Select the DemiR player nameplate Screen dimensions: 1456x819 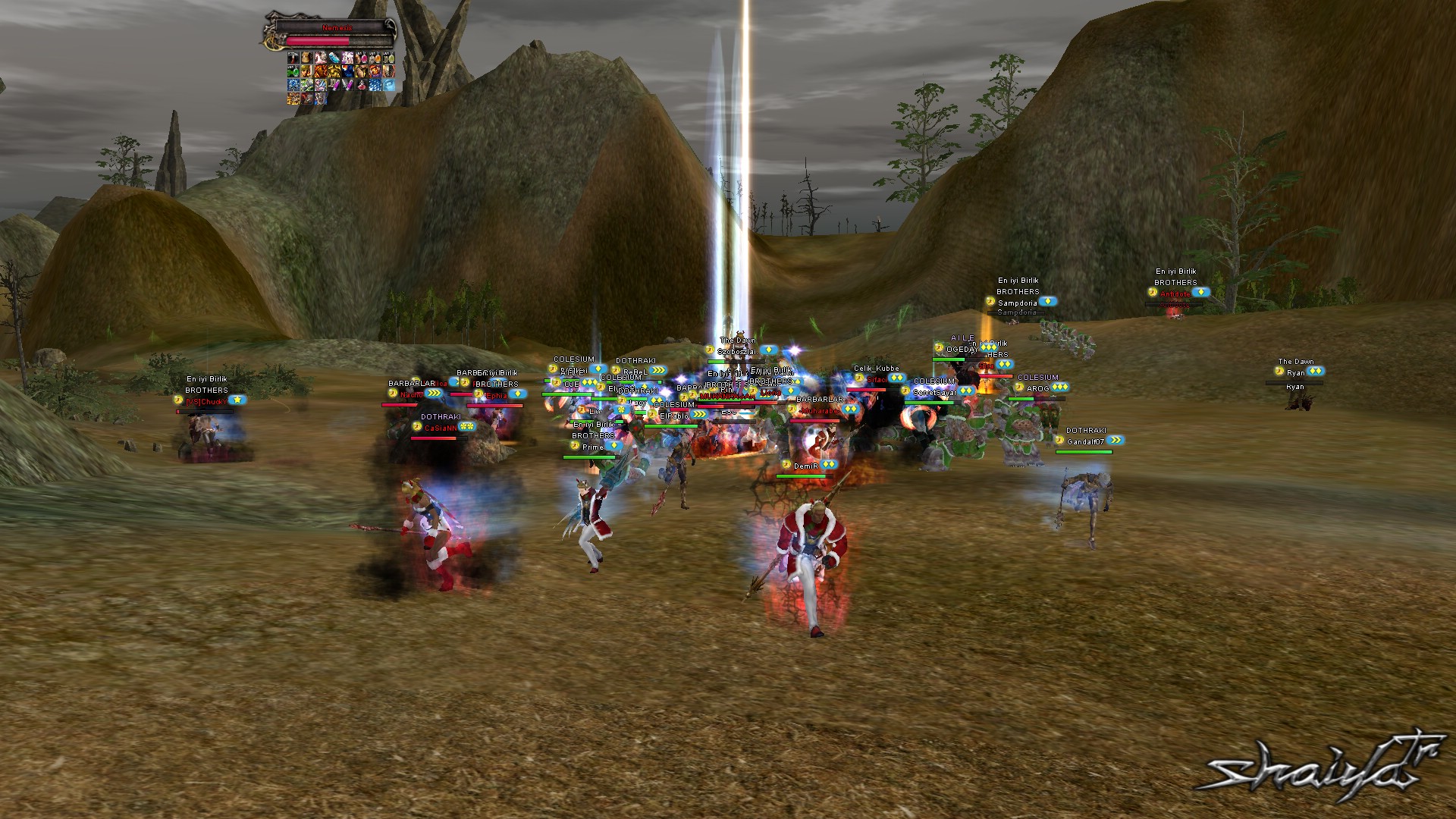(805, 466)
